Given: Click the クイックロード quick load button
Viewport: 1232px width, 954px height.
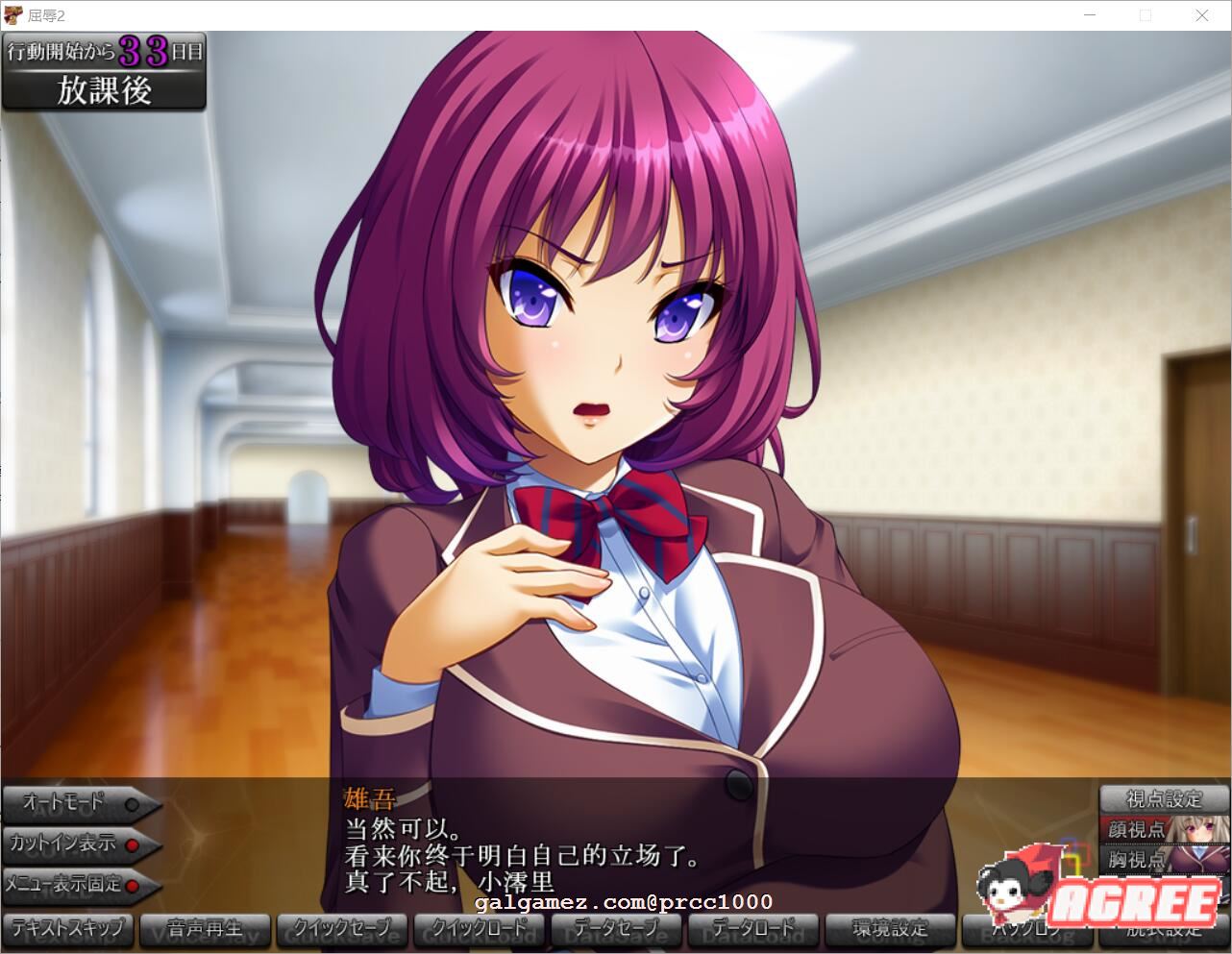Looking at the screenshot, I should pyautogui.click(x=480, y=929).
